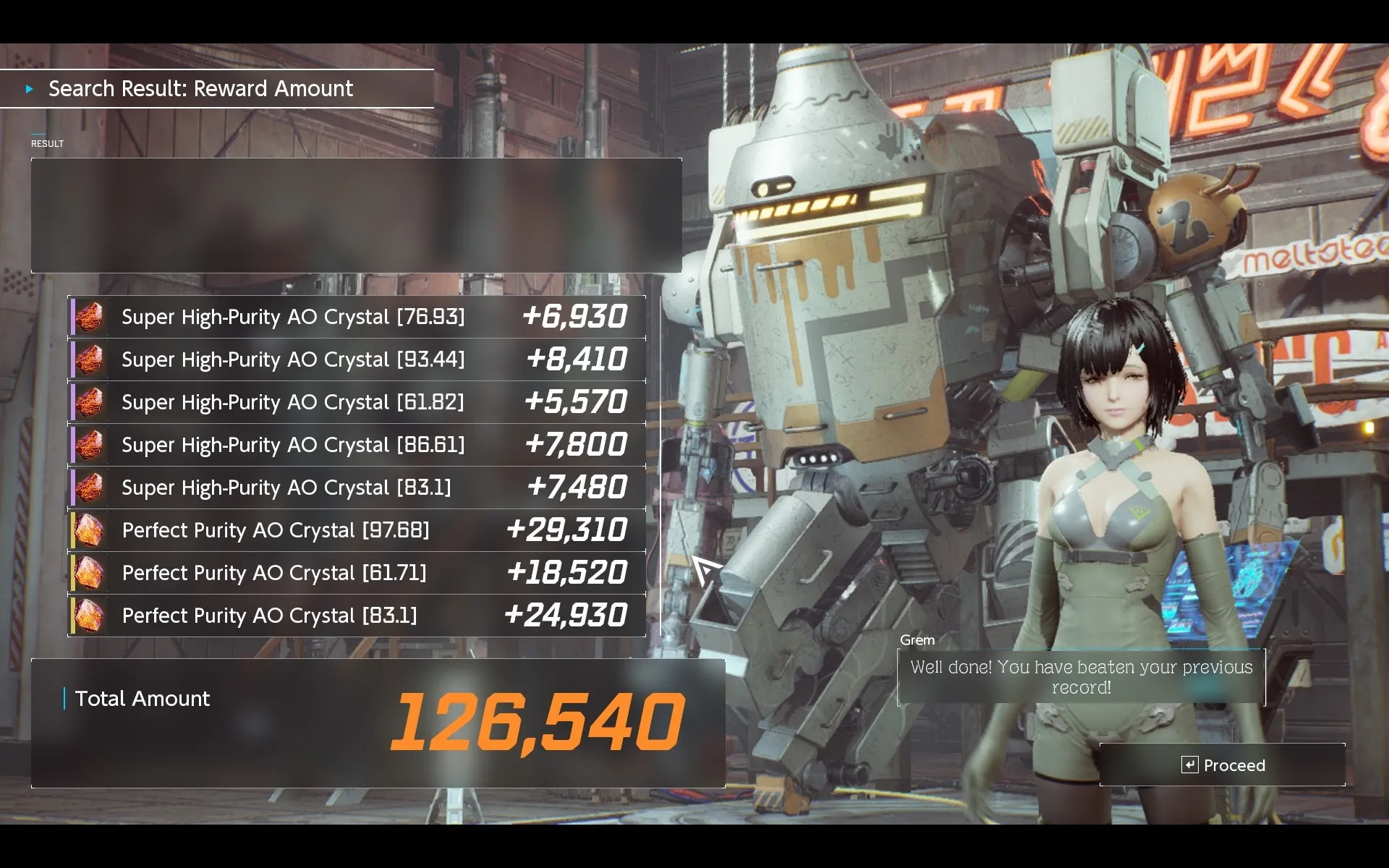Highlight the Perfect Purity AO Crystal +24,930 row
This screenshot has width=1389, height=868.
click(x=357, y=616)
